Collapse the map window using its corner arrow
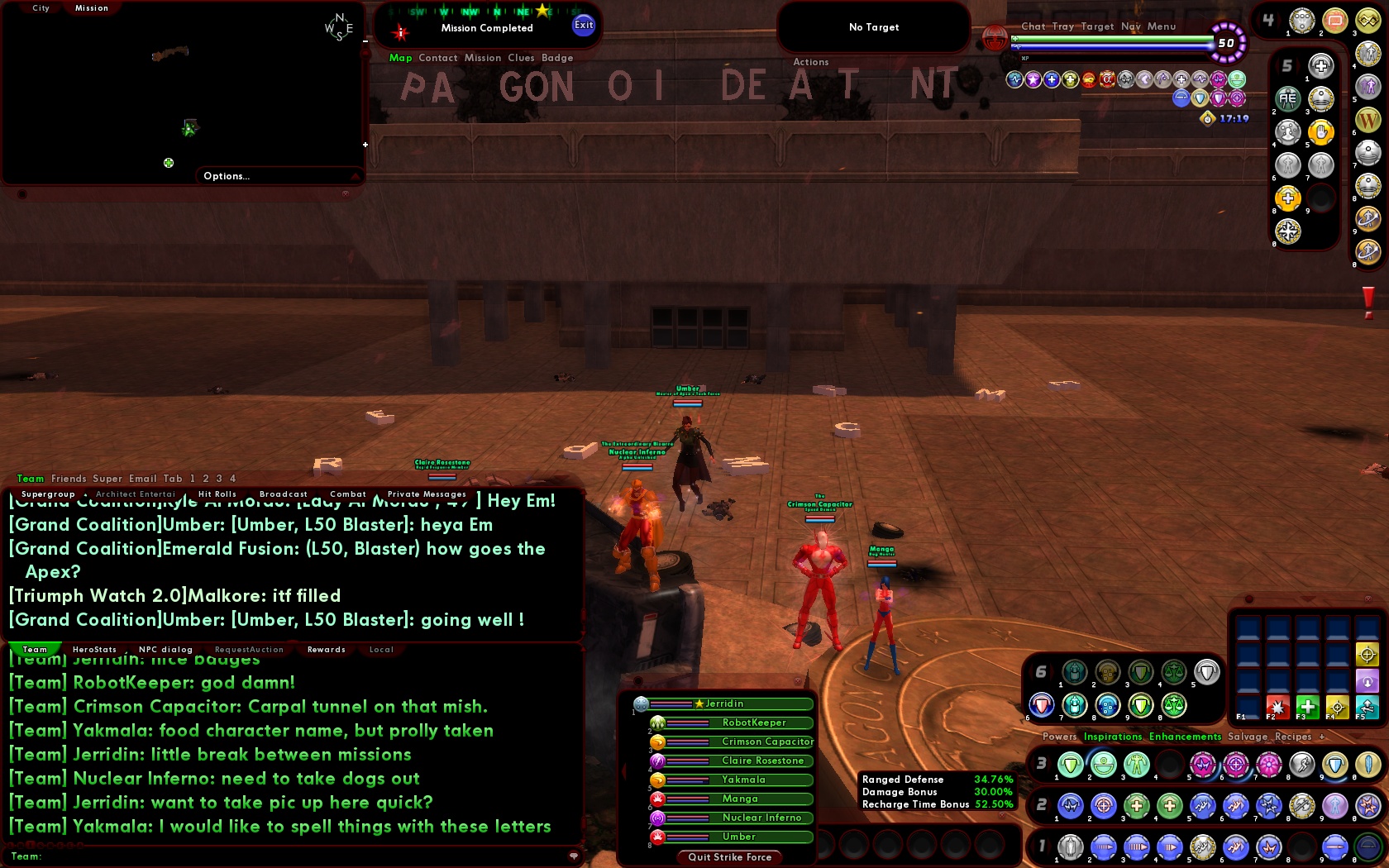The width and height of the screenshot is (1389, 868). pos(356,175)
